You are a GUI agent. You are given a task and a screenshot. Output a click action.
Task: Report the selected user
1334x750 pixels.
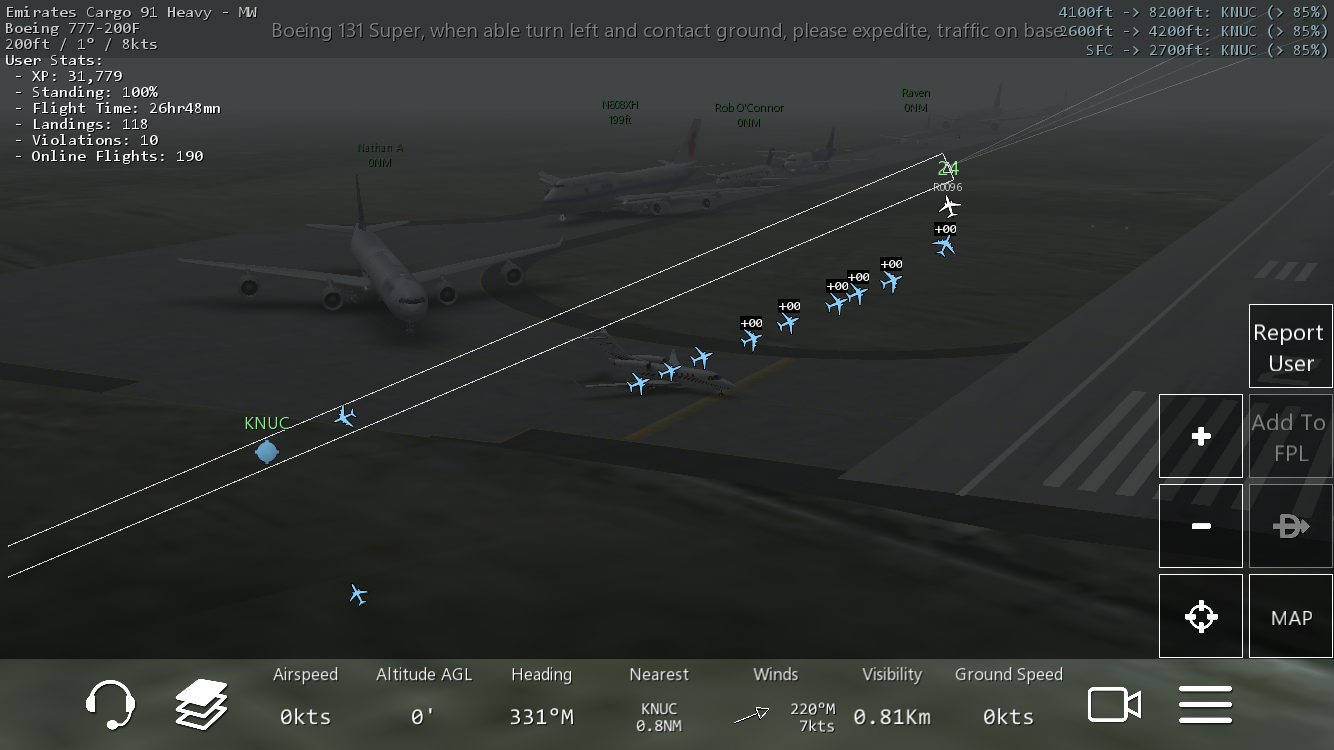pos(1290,346)
